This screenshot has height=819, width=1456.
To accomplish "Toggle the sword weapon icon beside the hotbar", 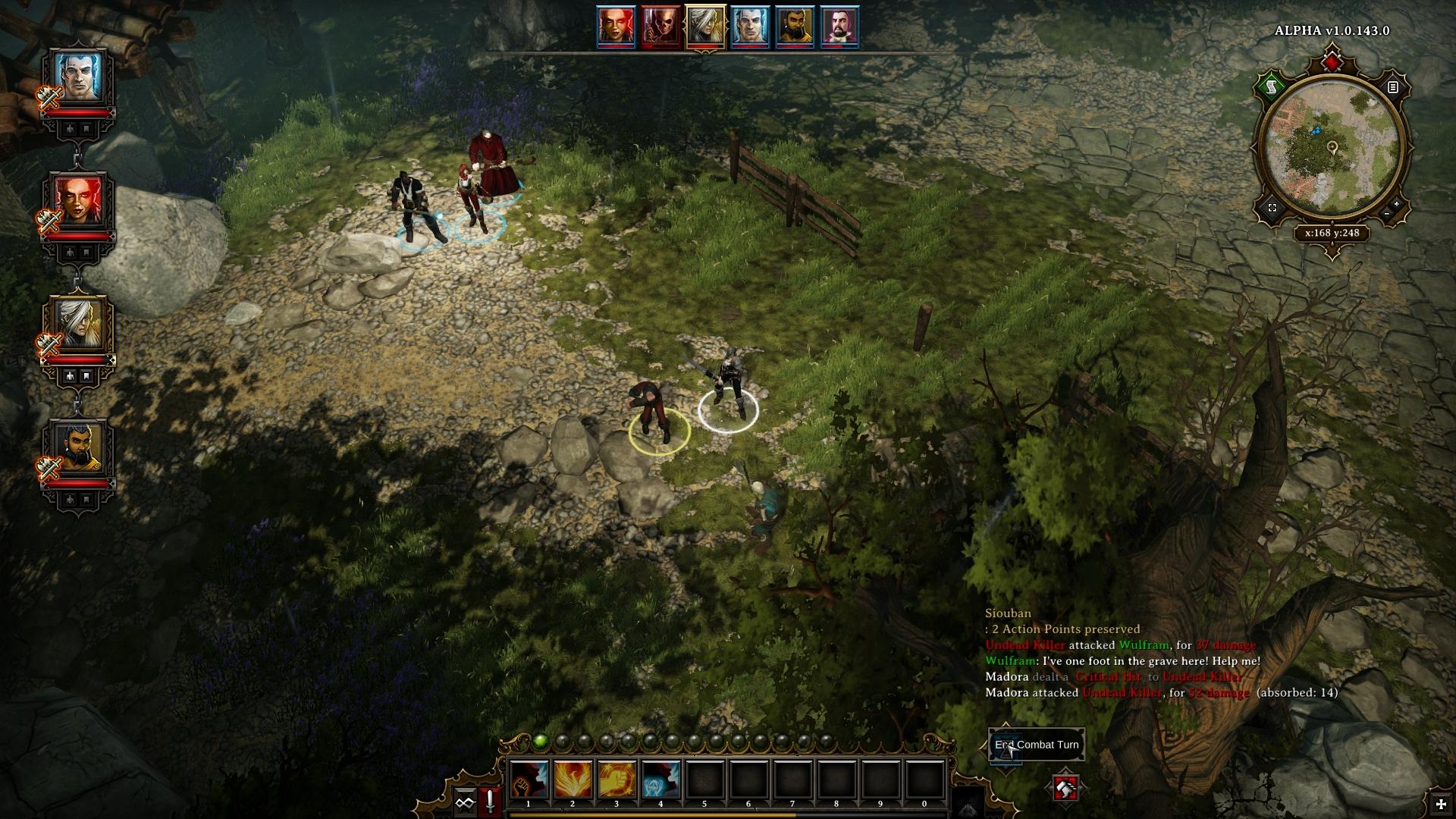I will (491, 802).
